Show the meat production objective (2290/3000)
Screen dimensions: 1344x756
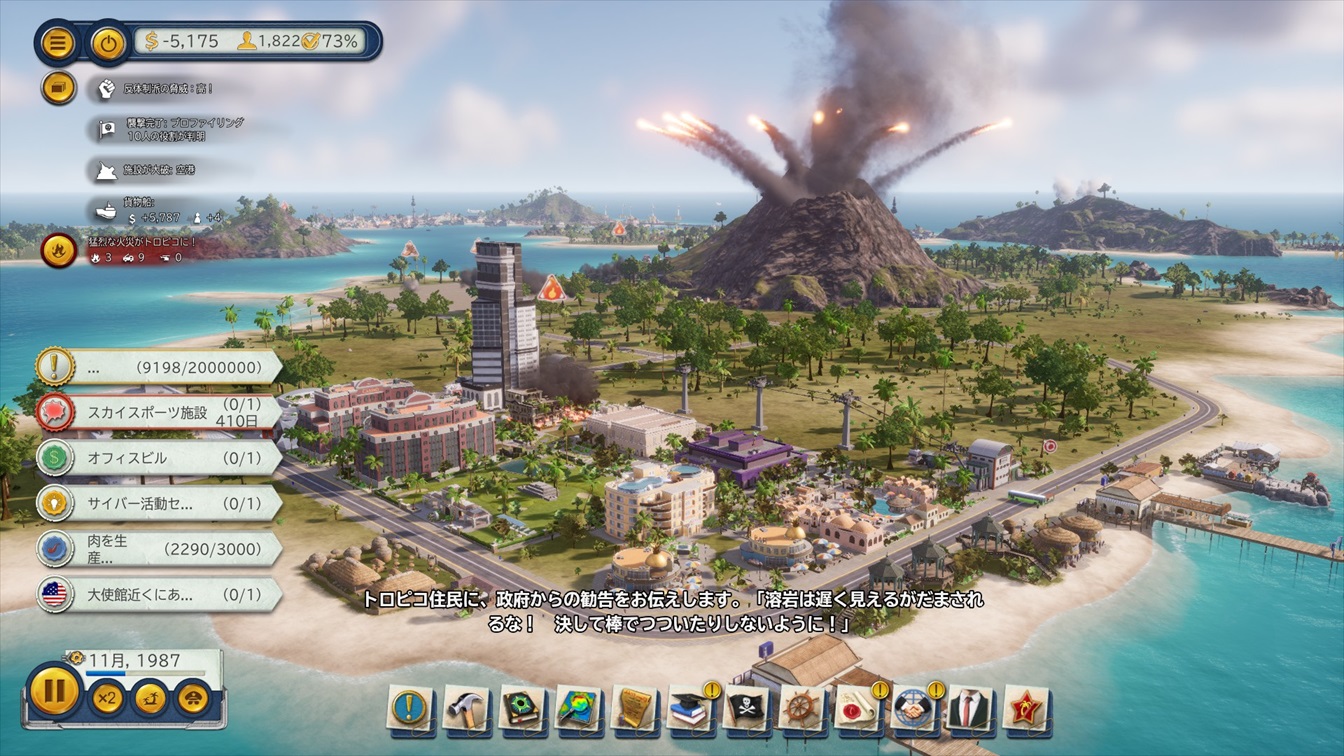(158, 549)
